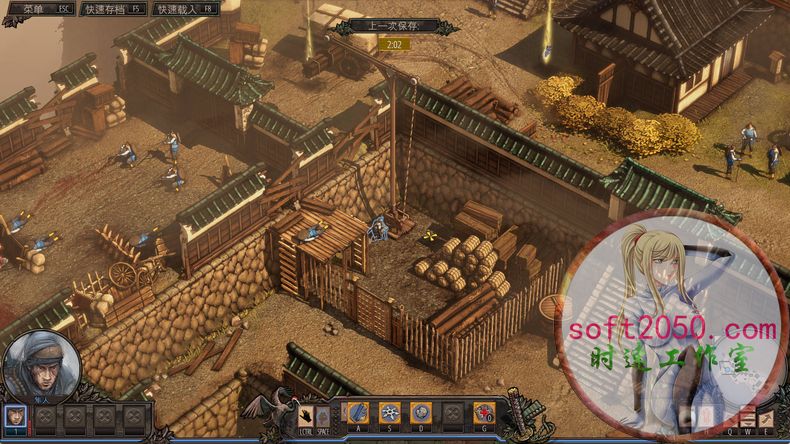Activate the sword attack ability

(359, 412)
